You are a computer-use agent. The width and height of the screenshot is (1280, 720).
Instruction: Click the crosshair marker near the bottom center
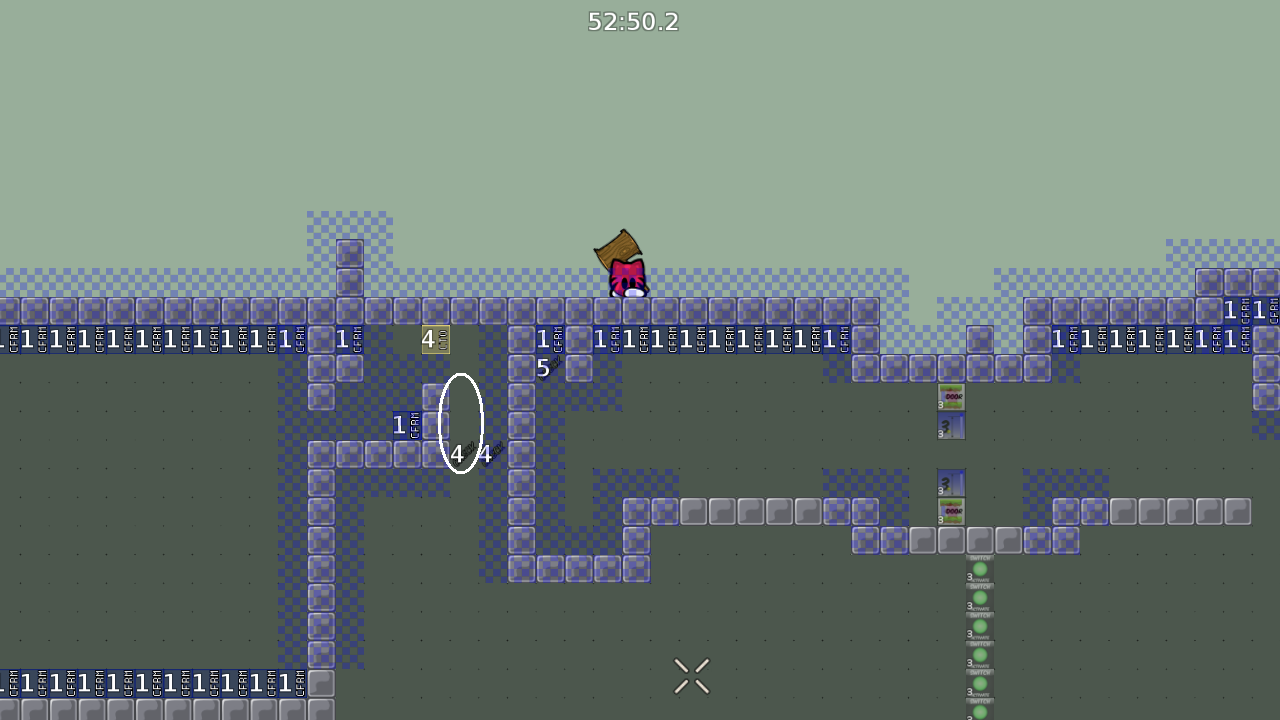point(692,676)
